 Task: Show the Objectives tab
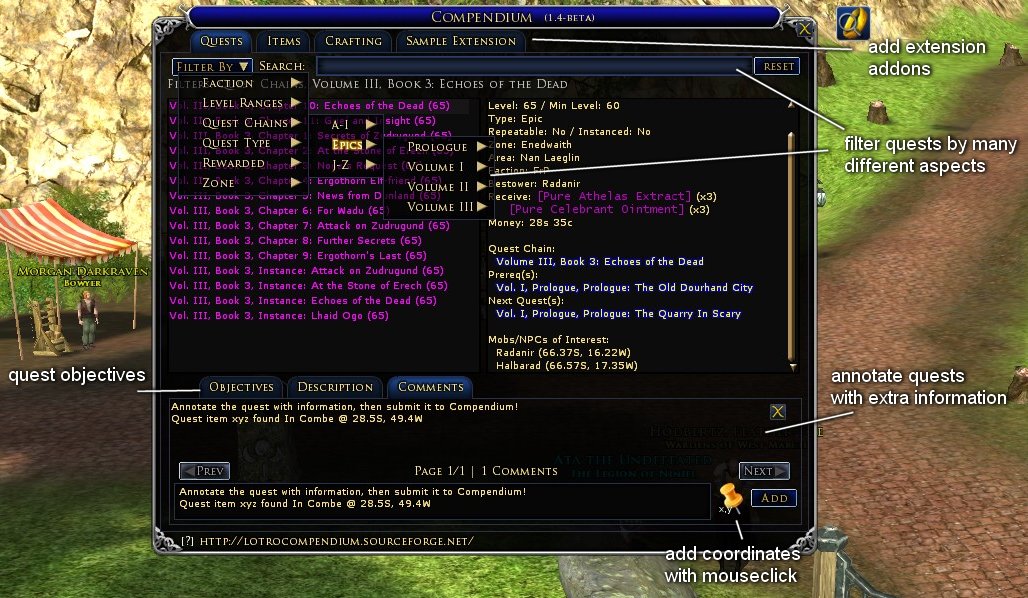click(x=241, y=387)
